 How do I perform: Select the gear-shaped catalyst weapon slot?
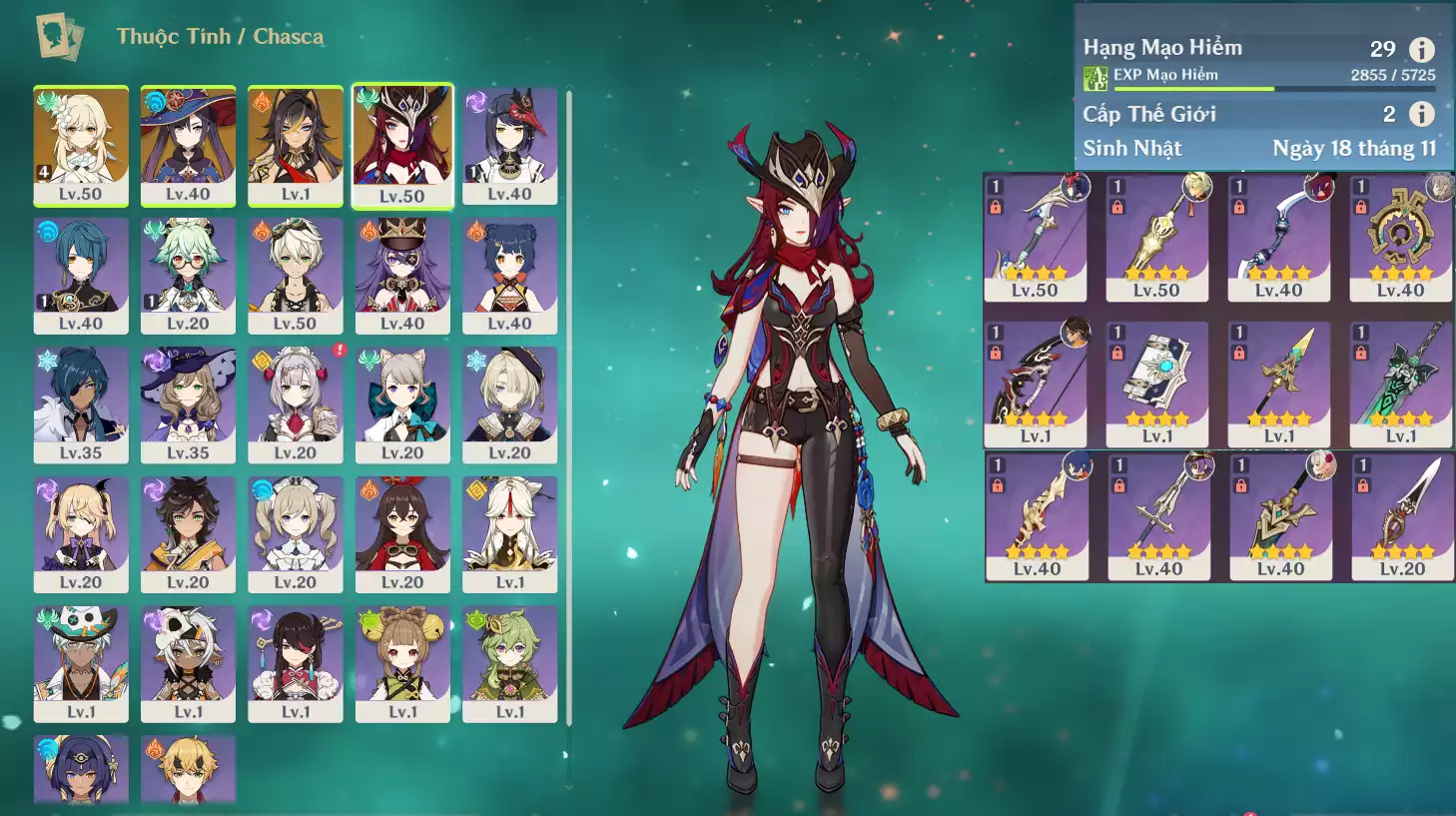[x=1400, y=238]
